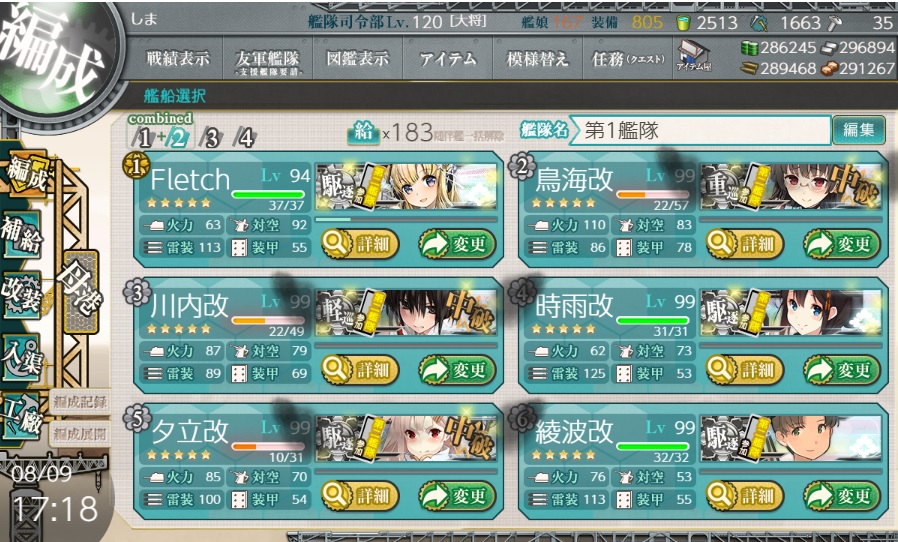Change ship 綾波改 with 変更
Screen dimensions: 898x542
coord(842,495)
